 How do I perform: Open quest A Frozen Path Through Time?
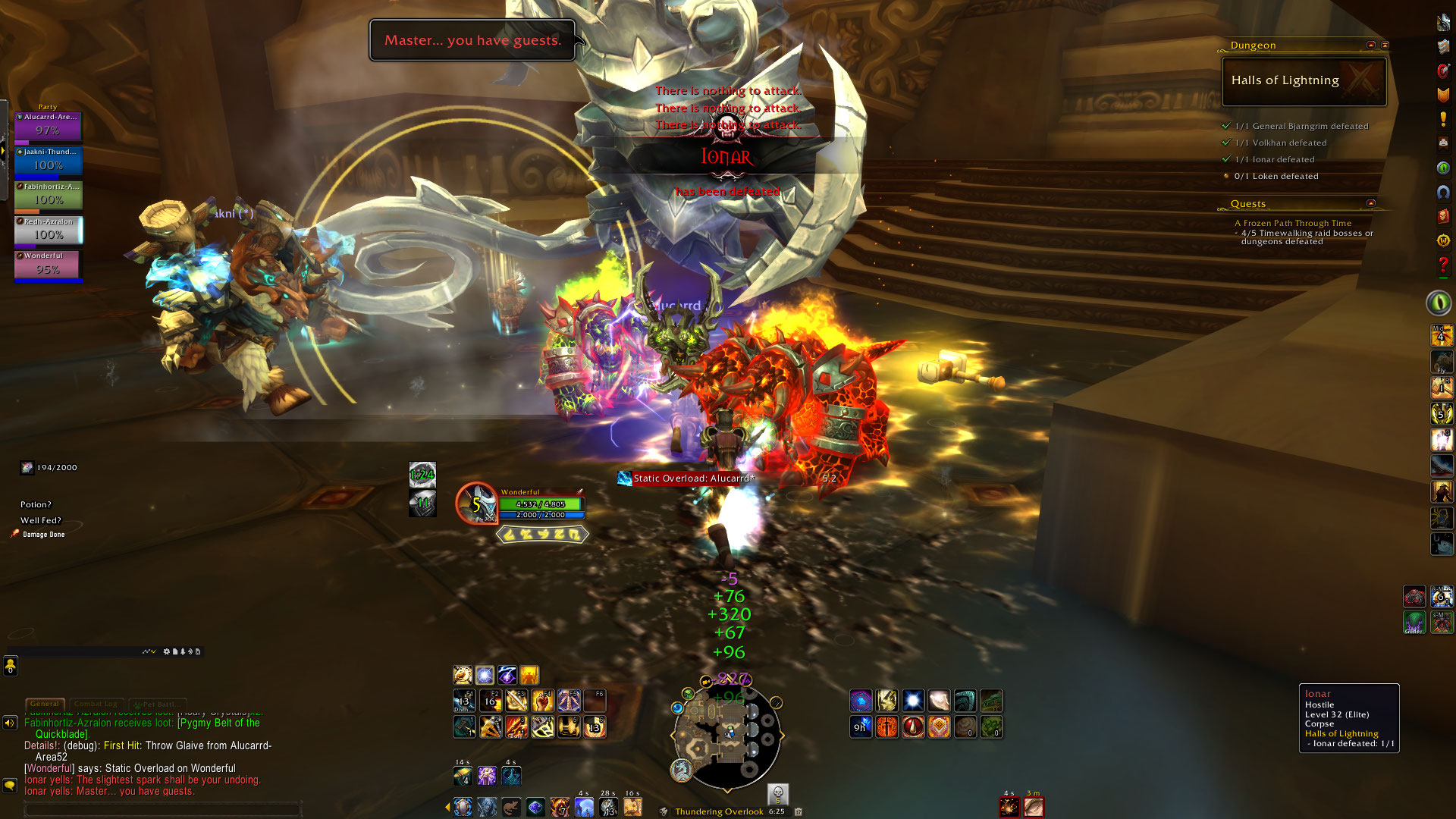coord(1292,223)
